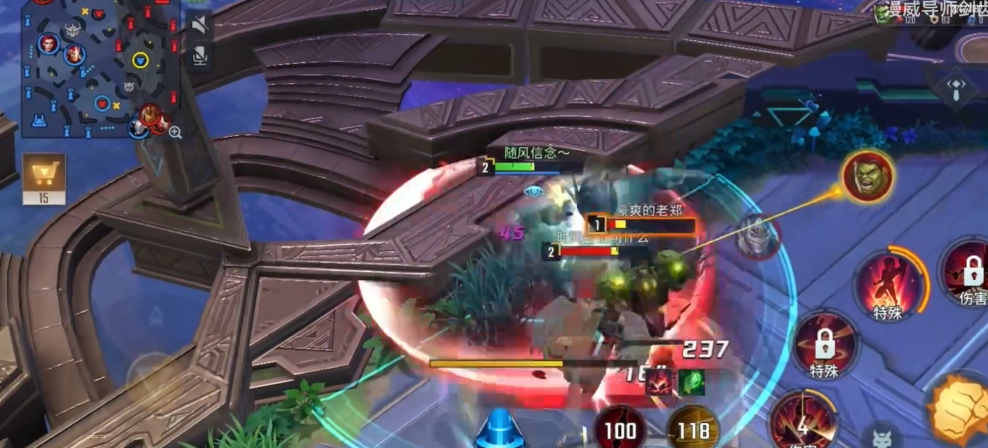
Task: Activate the red summoner spell showing 100
Action: pos(618,429)
